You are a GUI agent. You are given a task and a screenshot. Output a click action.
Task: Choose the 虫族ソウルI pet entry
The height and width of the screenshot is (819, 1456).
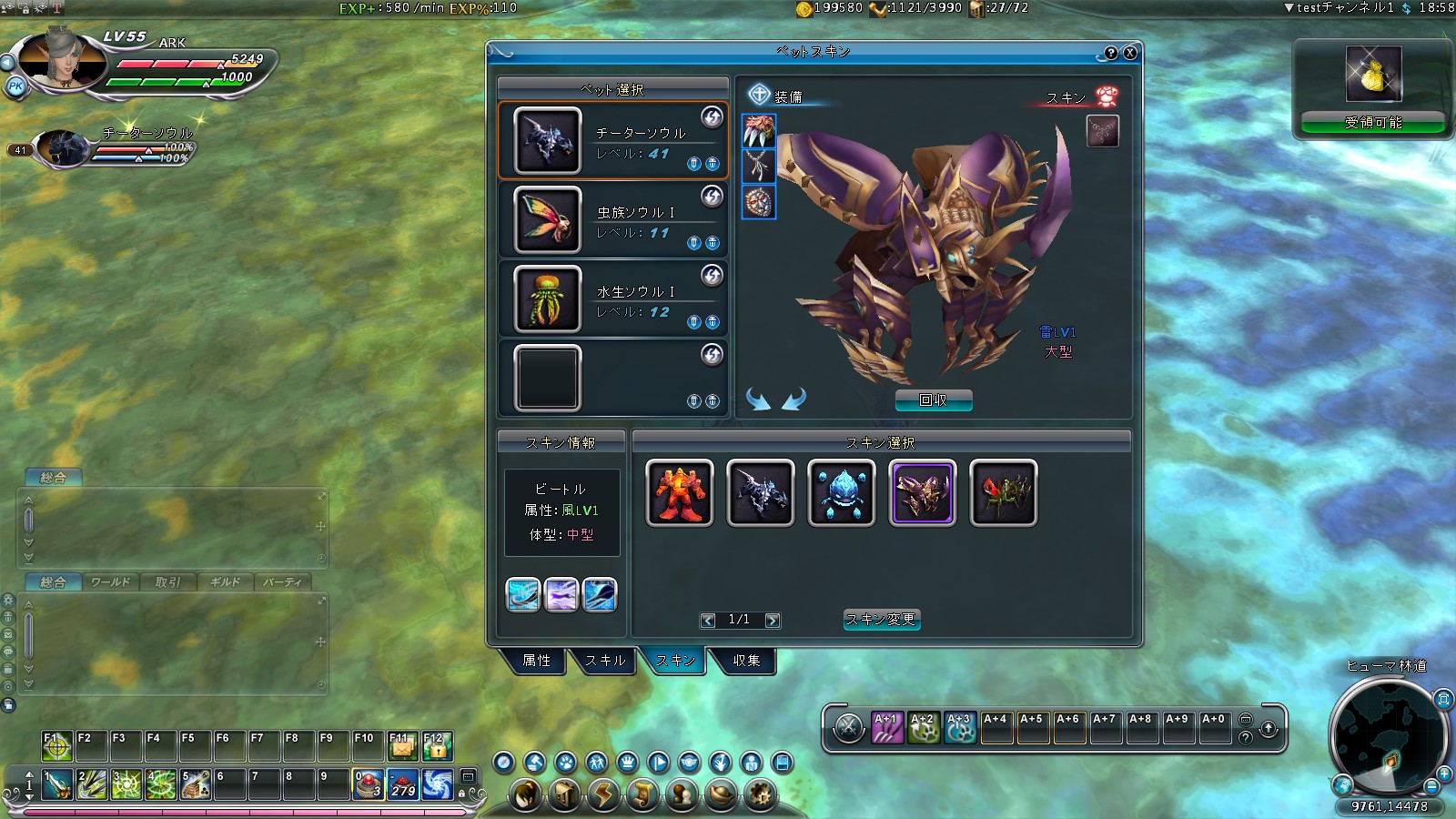point(612,220)
